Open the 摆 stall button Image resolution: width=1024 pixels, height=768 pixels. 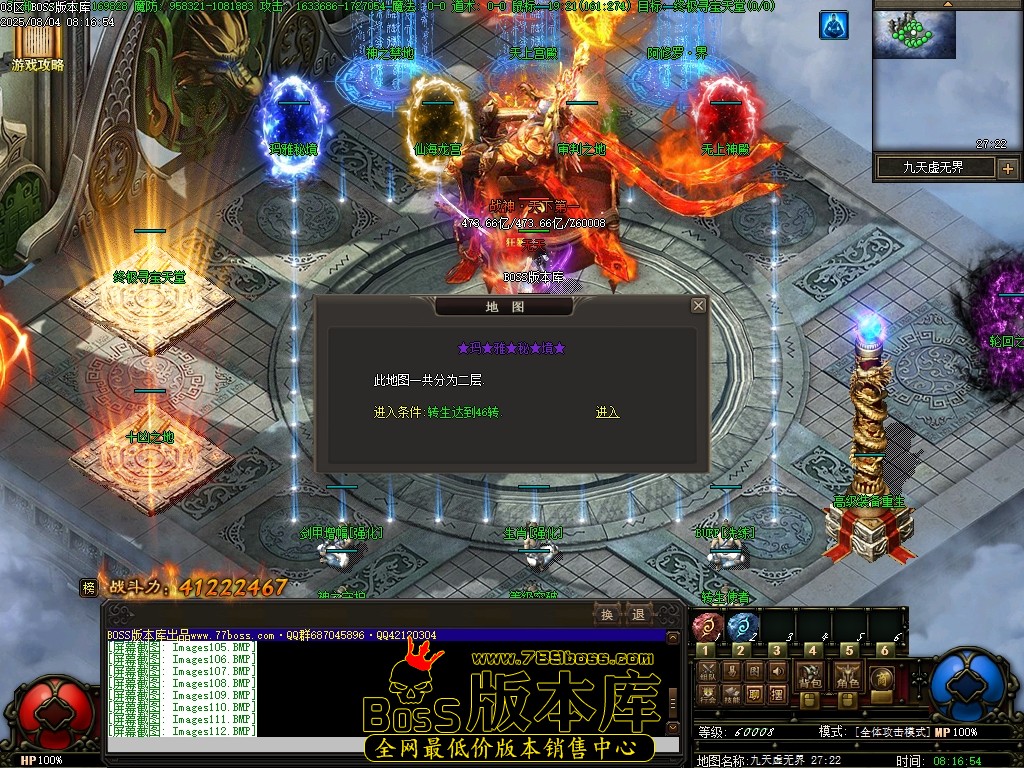tap(778, 693)
